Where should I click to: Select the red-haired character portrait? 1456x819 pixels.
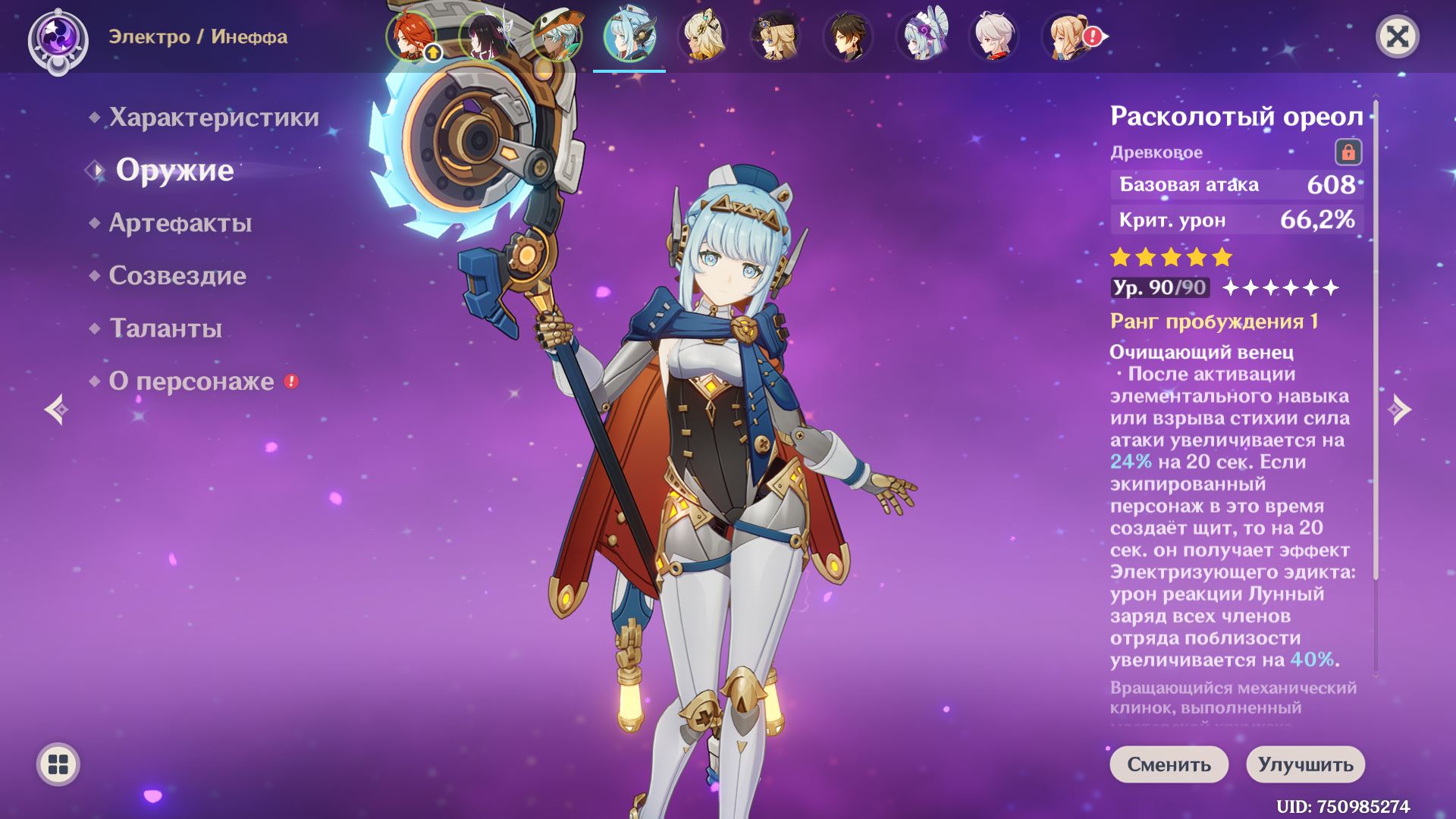coord(411,36)
